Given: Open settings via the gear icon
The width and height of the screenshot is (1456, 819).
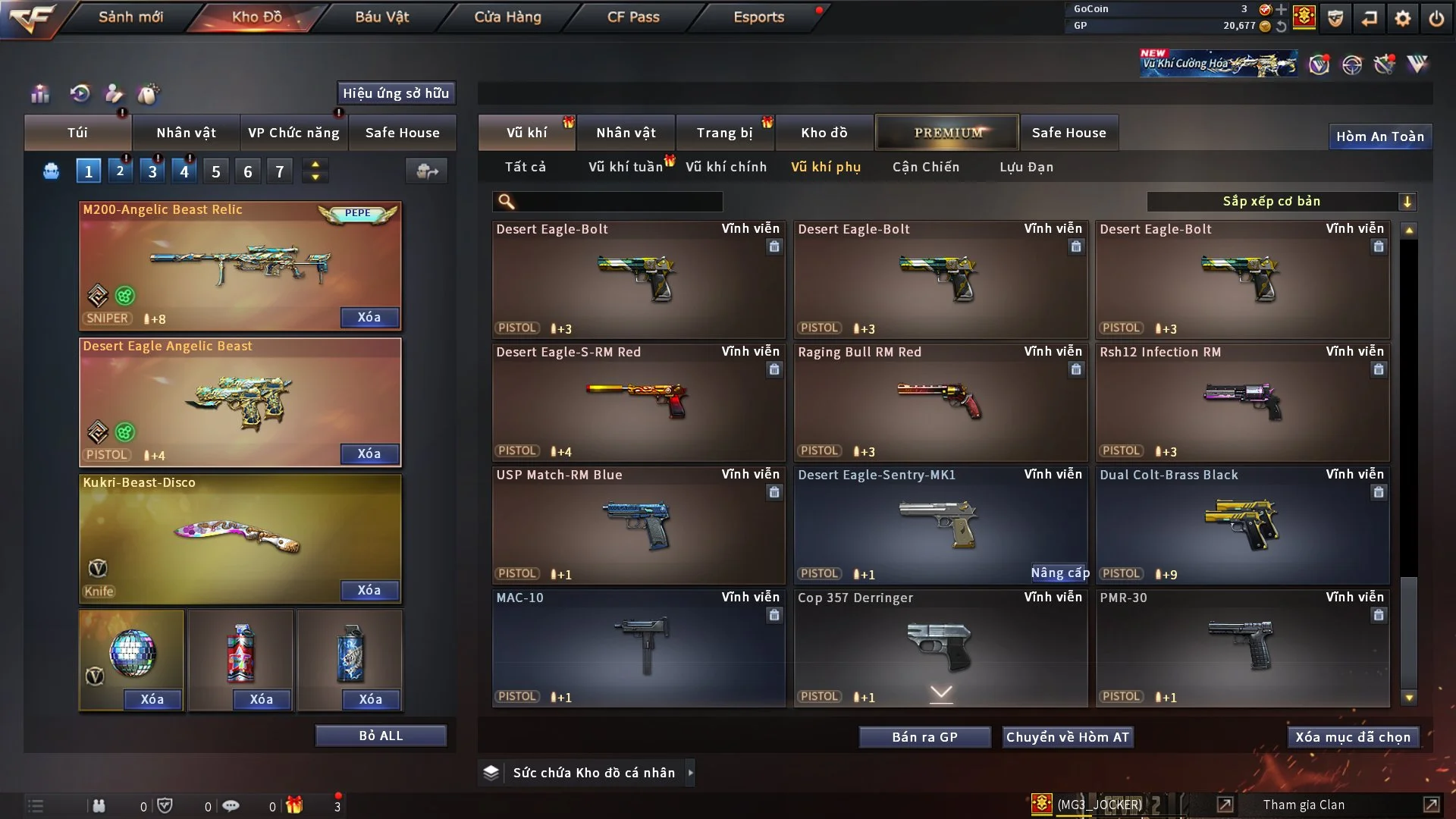Looking at the screenshot, I should (1402, 18).
